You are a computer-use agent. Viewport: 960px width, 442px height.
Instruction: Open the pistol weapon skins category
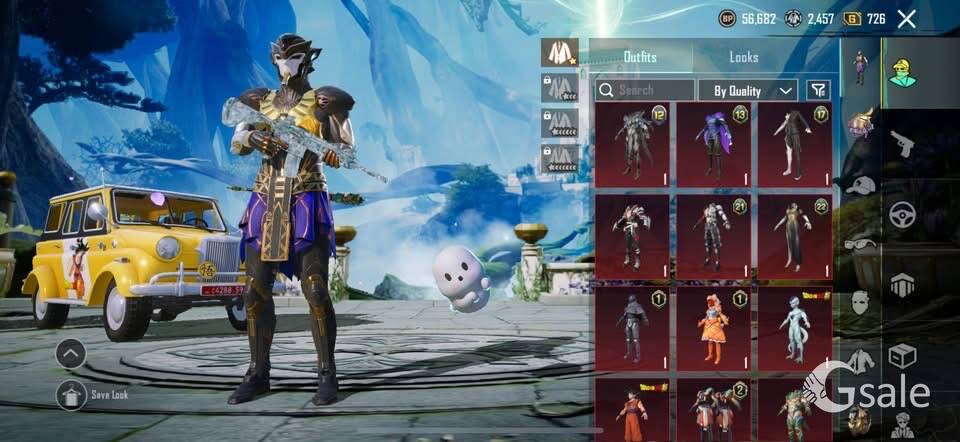[x=903, y=143]
